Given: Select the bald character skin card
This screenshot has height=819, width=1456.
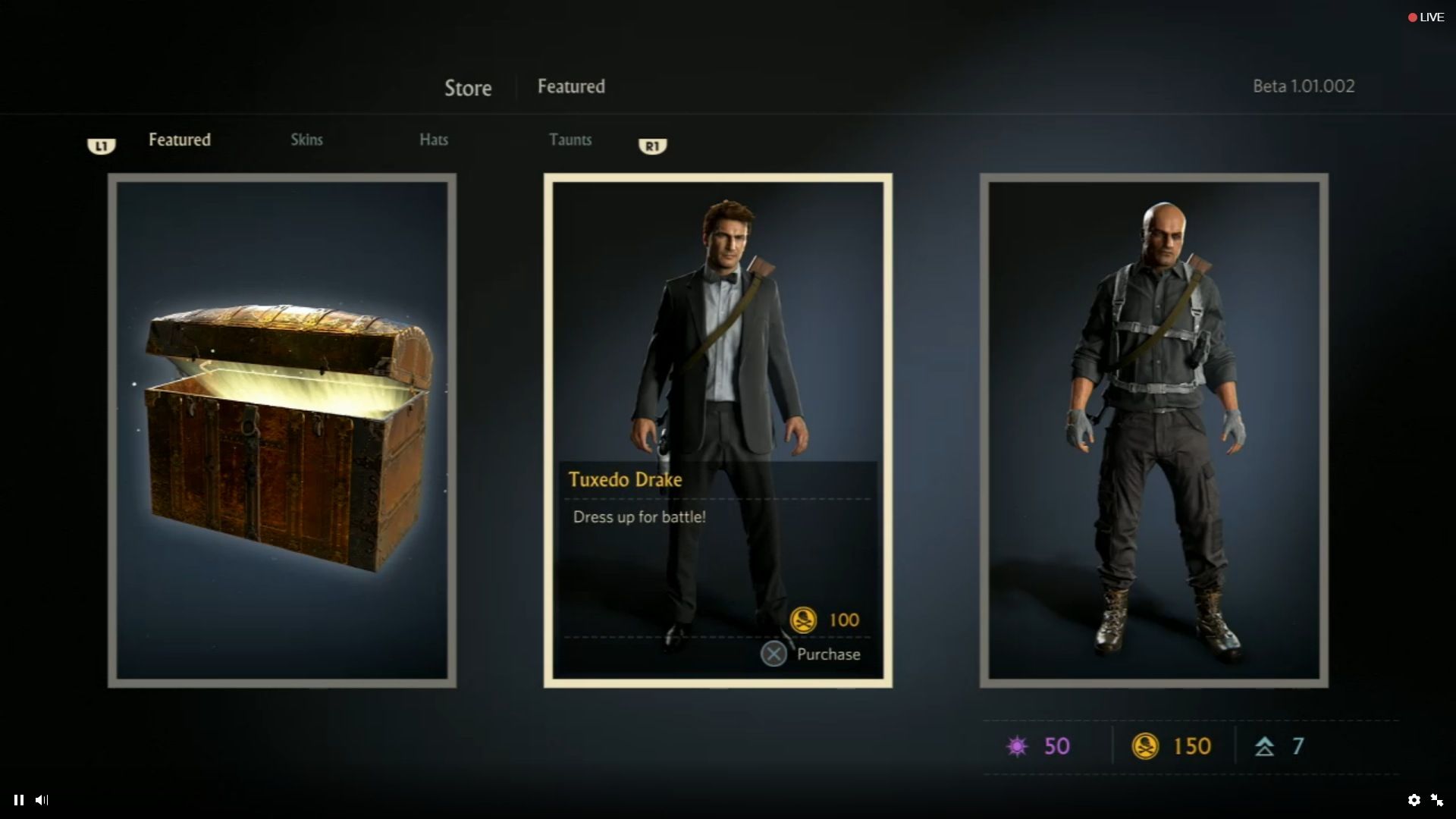Looking at the screenshot, I should pos(1154,428).
